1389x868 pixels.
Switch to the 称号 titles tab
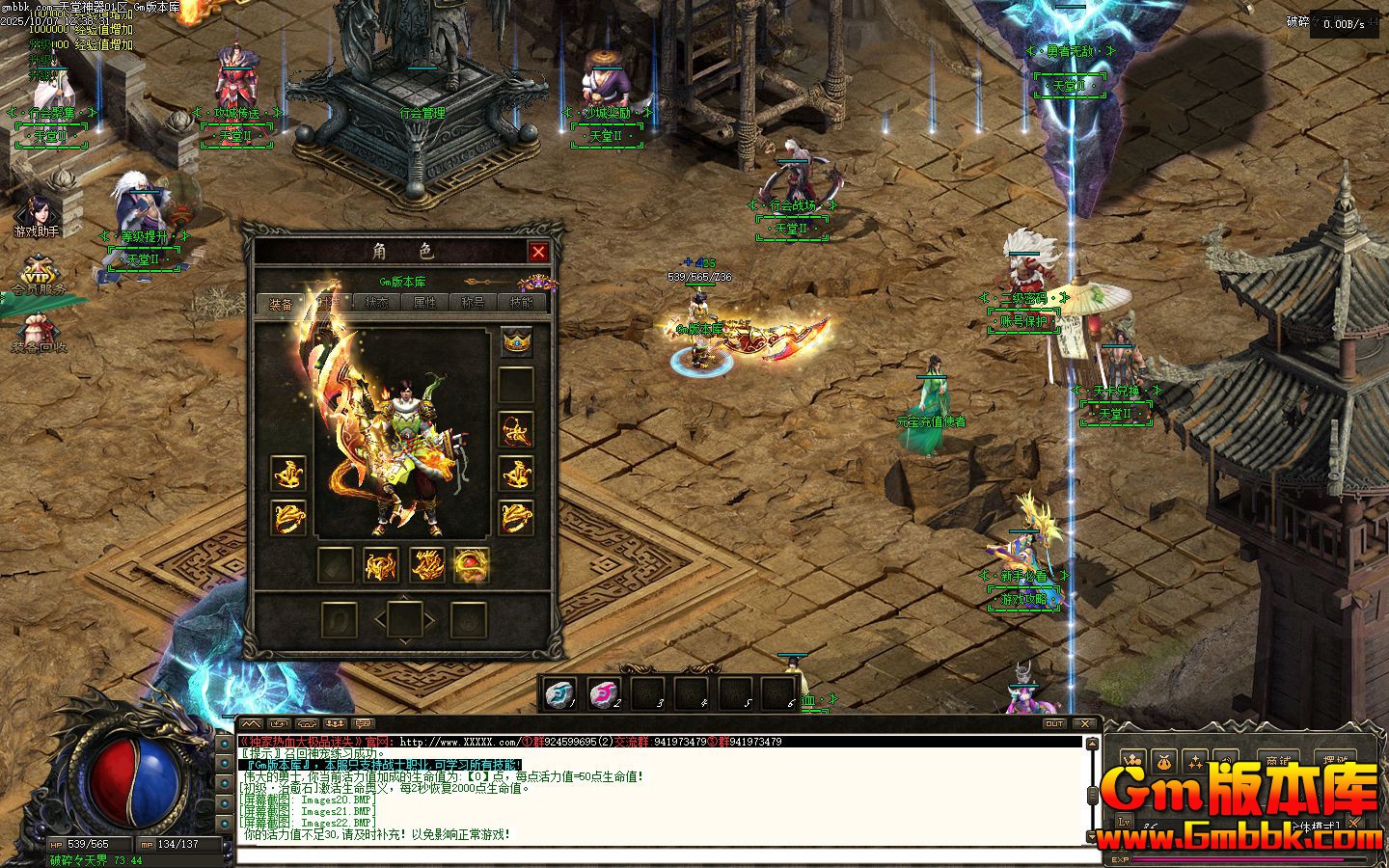point(473,303)
